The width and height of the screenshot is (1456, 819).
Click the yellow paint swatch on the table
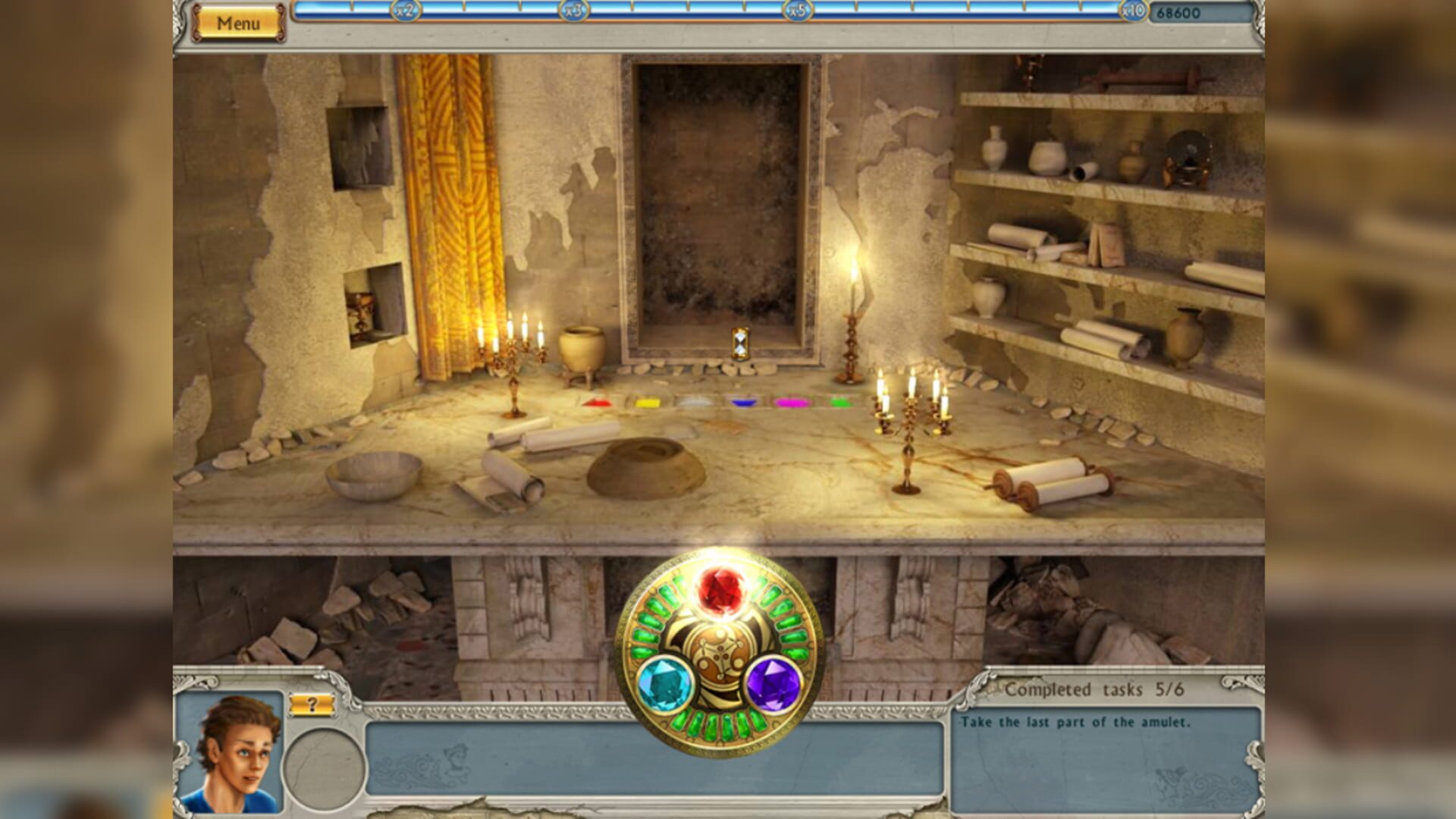tap(648, 402)
